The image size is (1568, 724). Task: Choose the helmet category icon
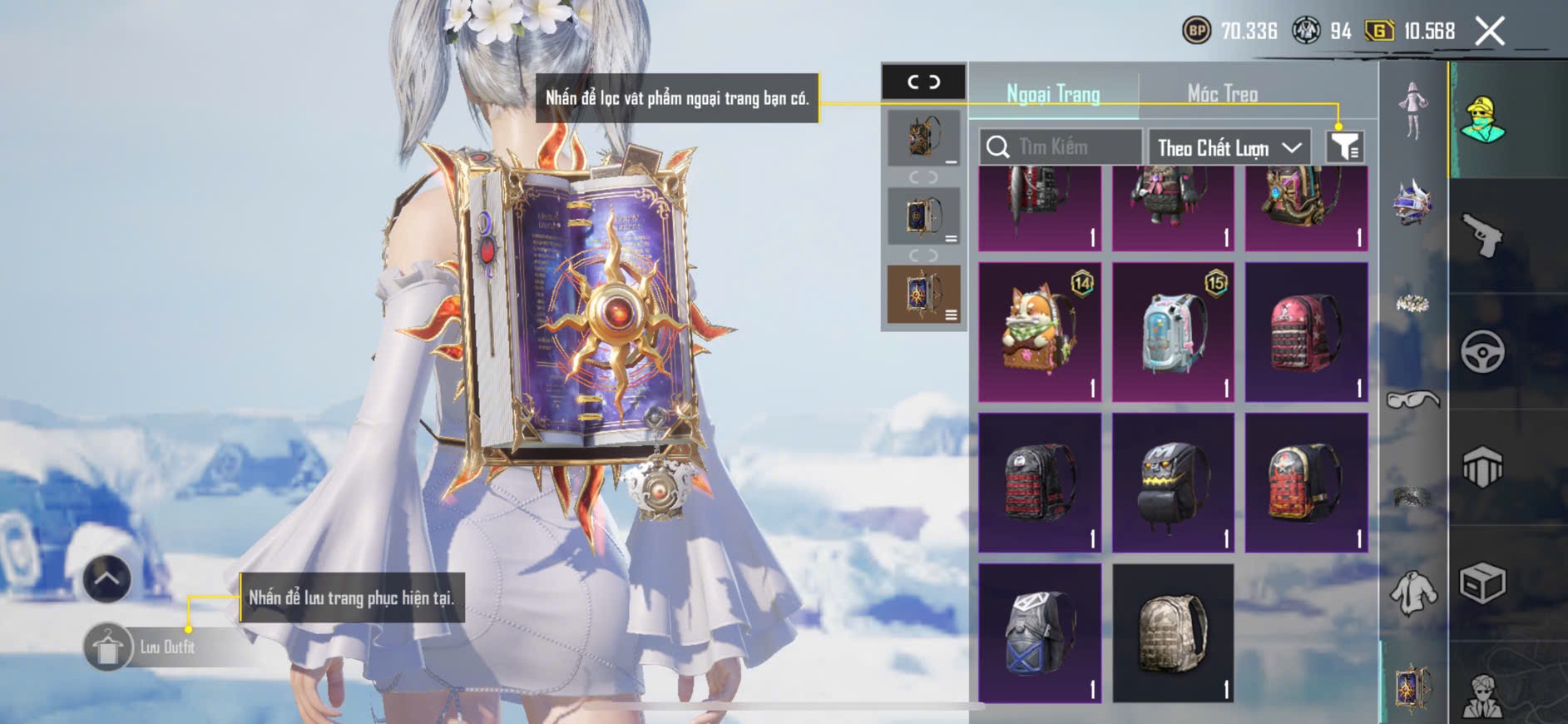pyautogui.click(x=1413, y=202)
